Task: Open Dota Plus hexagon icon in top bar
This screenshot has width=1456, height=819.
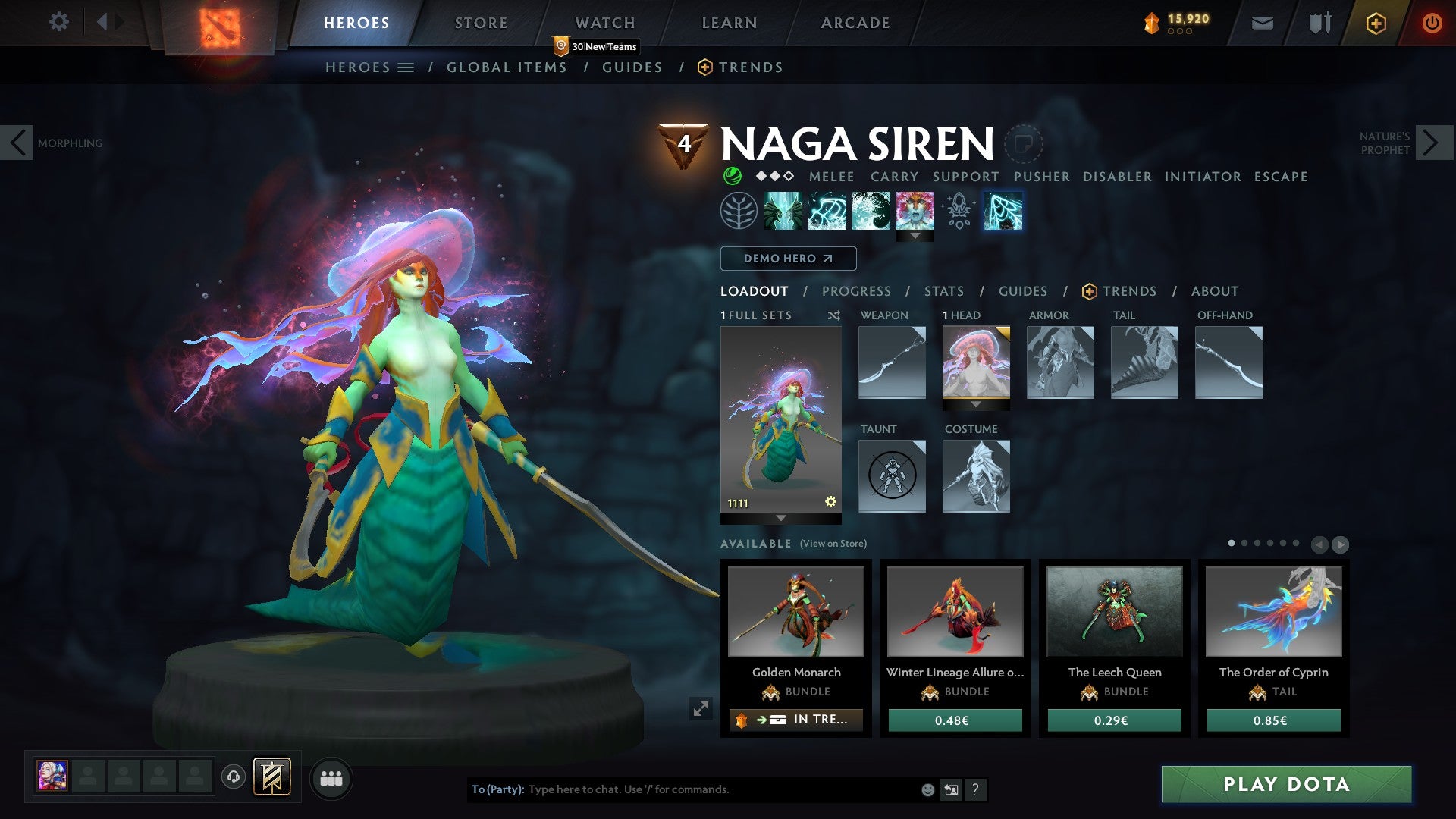Action: tap(1376, 23)
